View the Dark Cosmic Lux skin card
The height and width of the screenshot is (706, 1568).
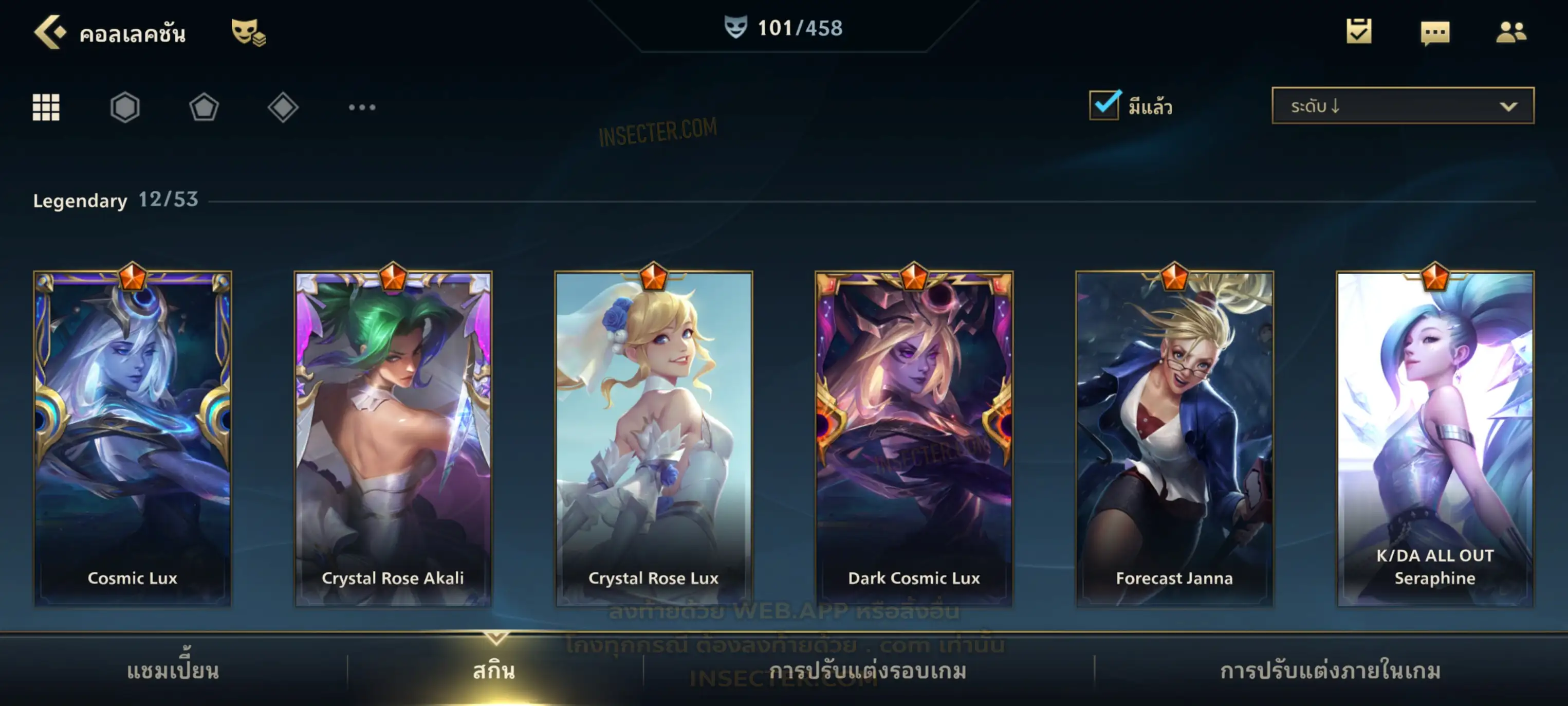tap(914, 439)
